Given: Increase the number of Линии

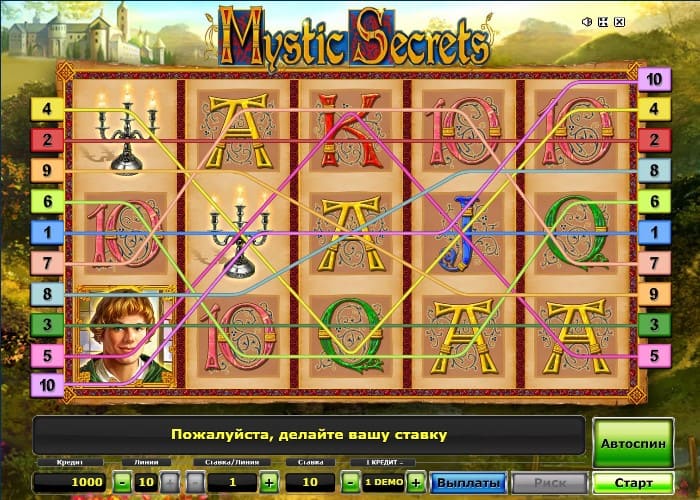Looking at the screenshot, I should coord(170,482).
